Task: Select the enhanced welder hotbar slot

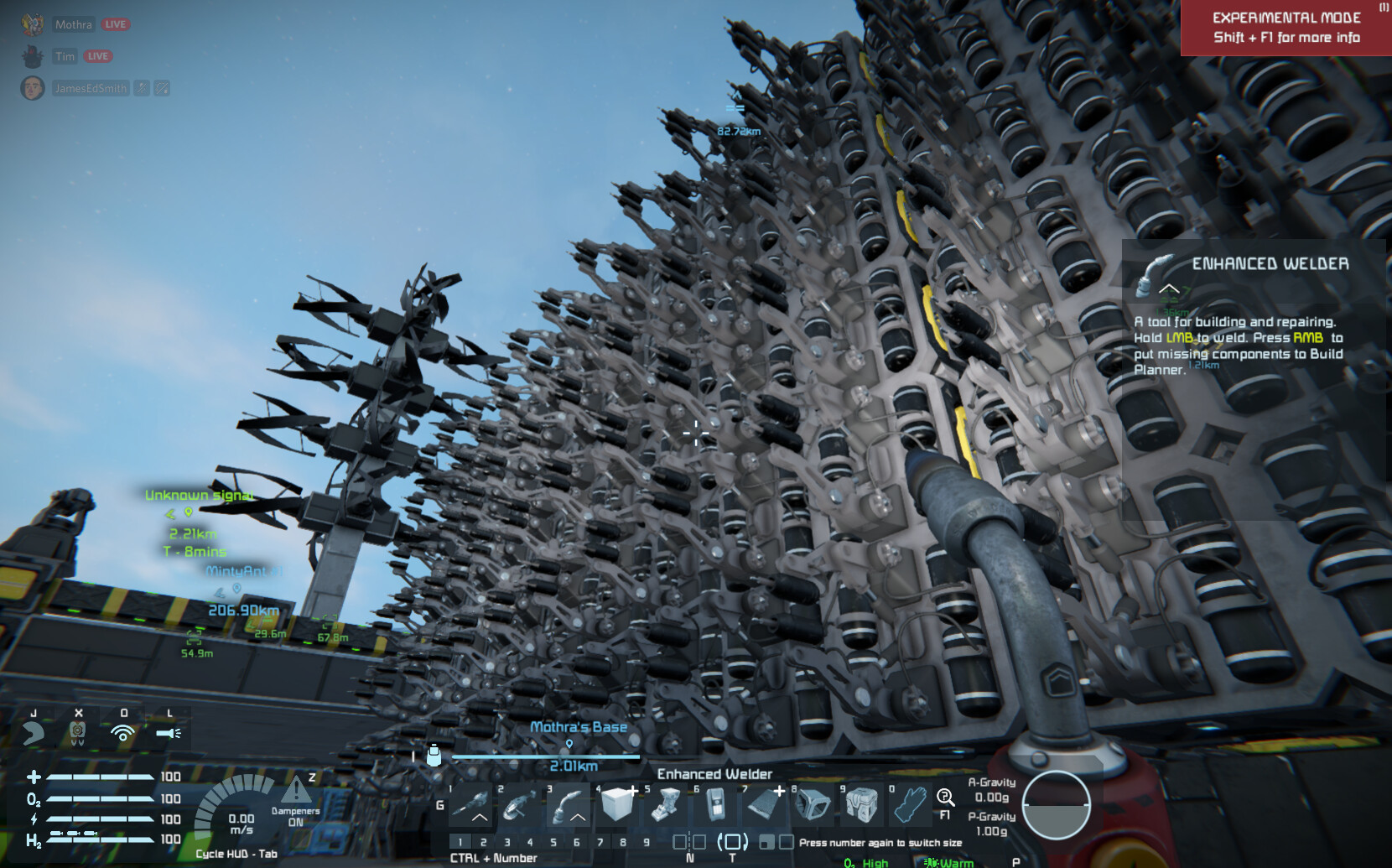Action: 569,806
